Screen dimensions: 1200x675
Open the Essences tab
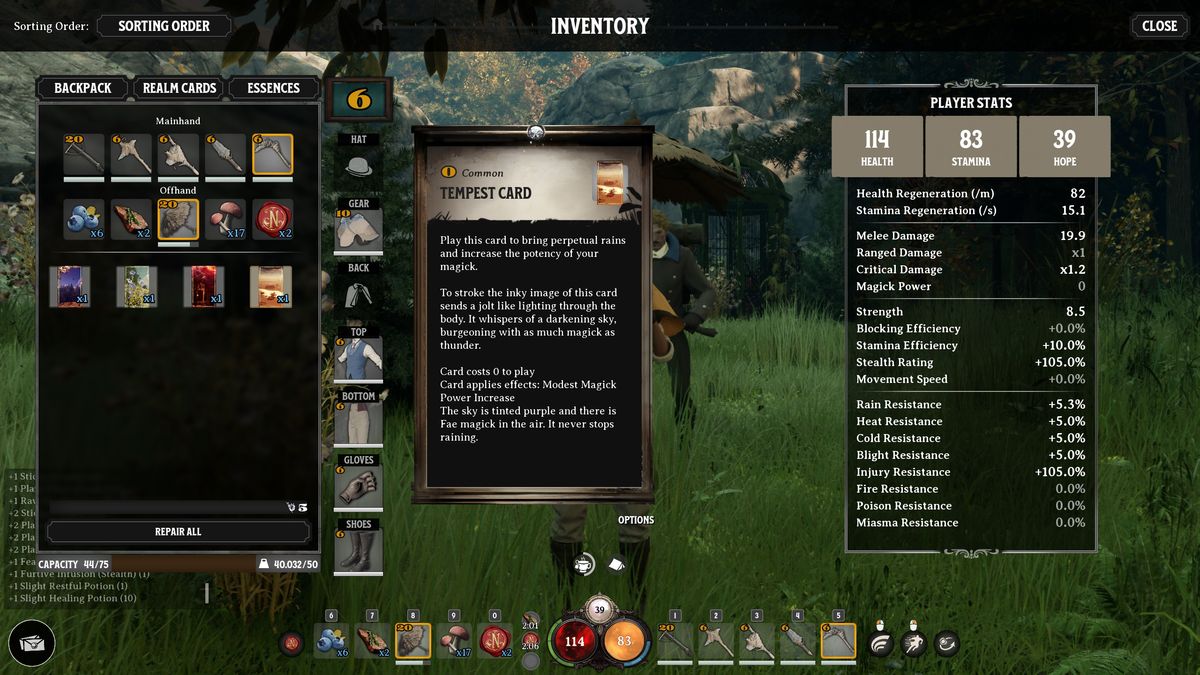pyautogui.click(x=273, y=88)
